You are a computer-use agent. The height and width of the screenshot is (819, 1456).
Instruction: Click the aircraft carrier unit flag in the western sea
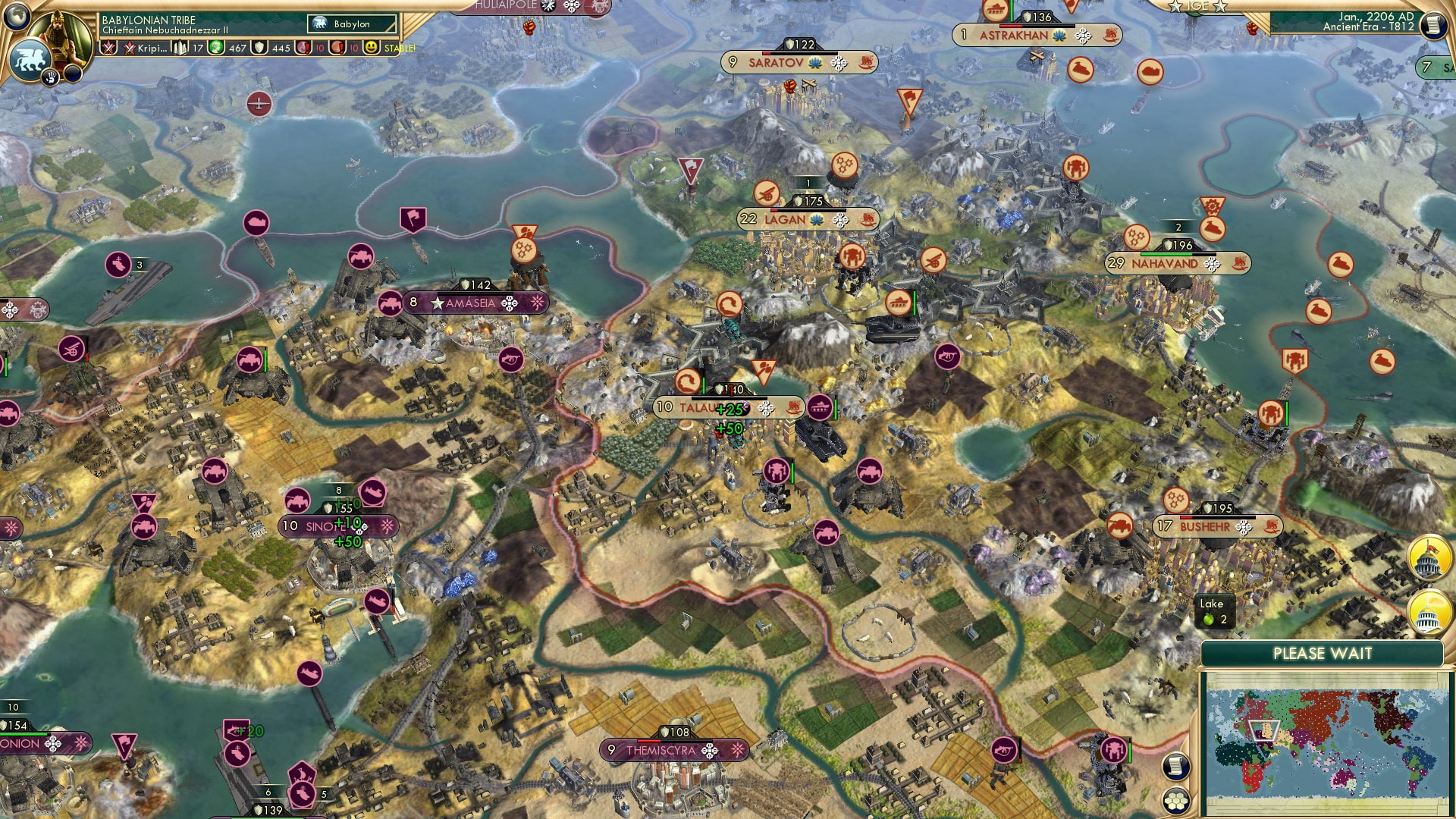(x=118, y=265)
